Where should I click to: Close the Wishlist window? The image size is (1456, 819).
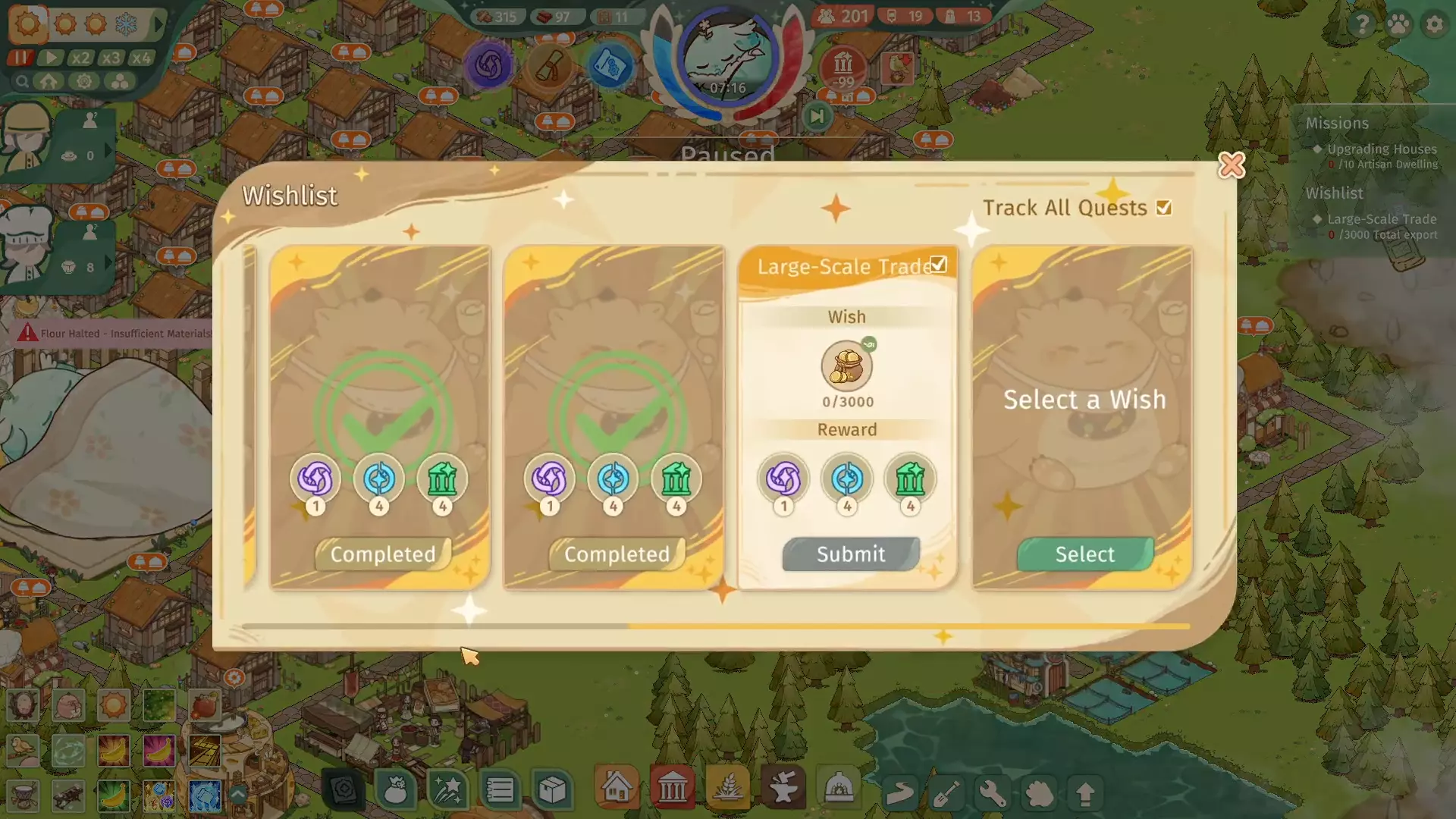1231,165
